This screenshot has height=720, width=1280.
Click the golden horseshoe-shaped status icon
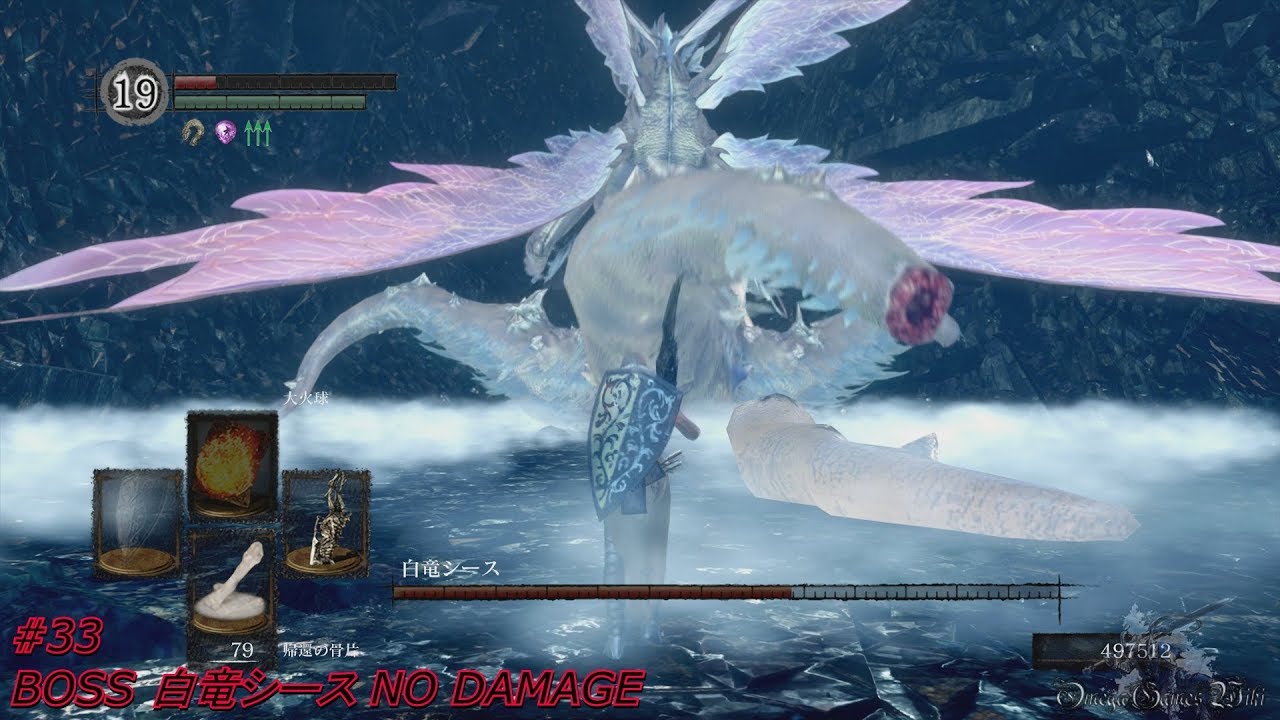[191, 131]
